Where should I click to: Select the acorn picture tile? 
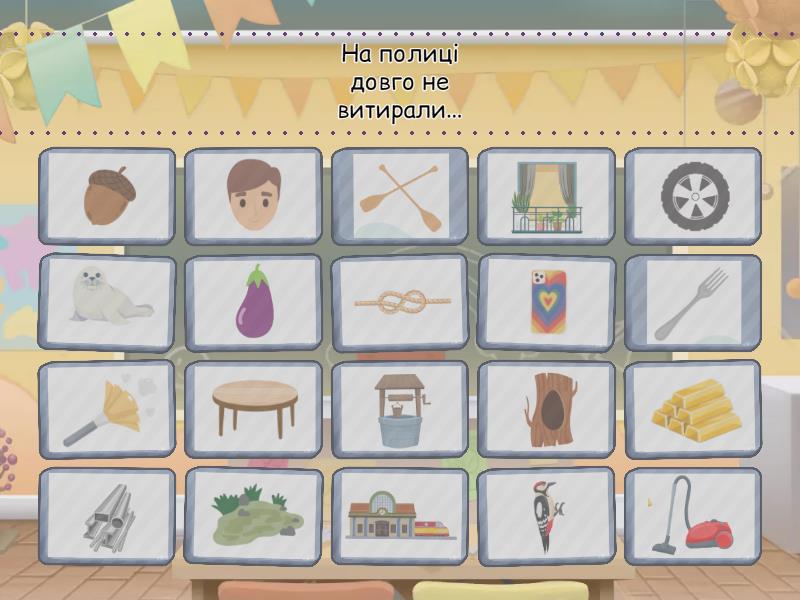pyautogui.click(x=107, y=196)
